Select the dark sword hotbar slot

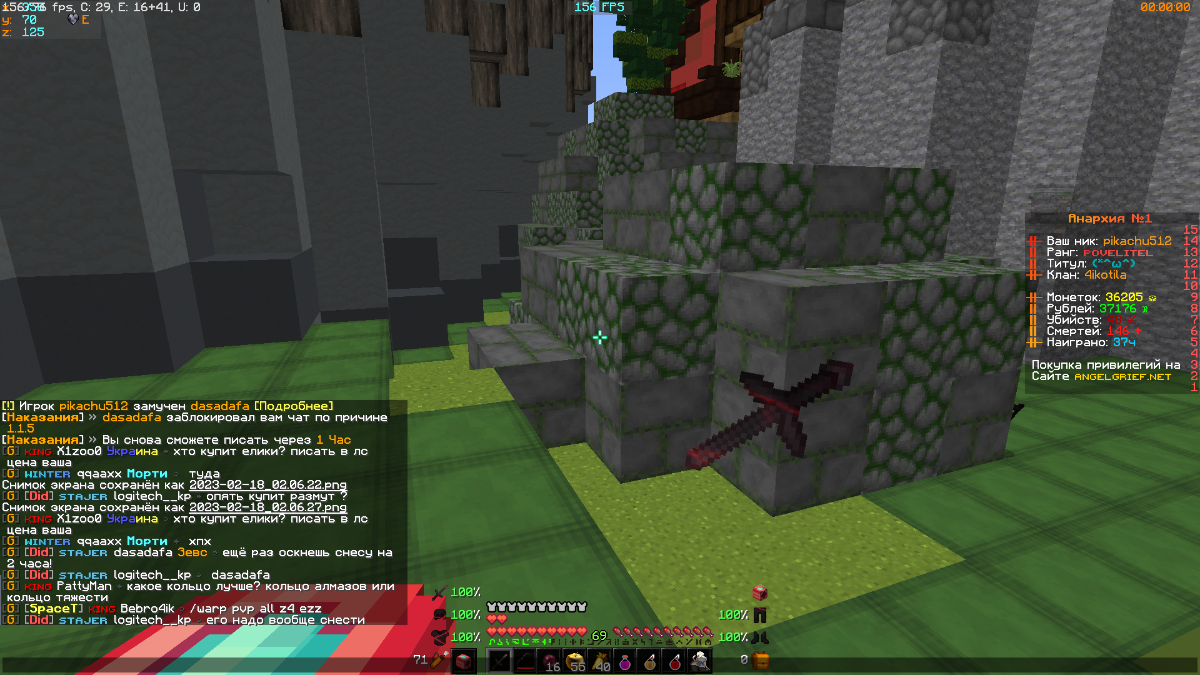click(x=500, y=661)
